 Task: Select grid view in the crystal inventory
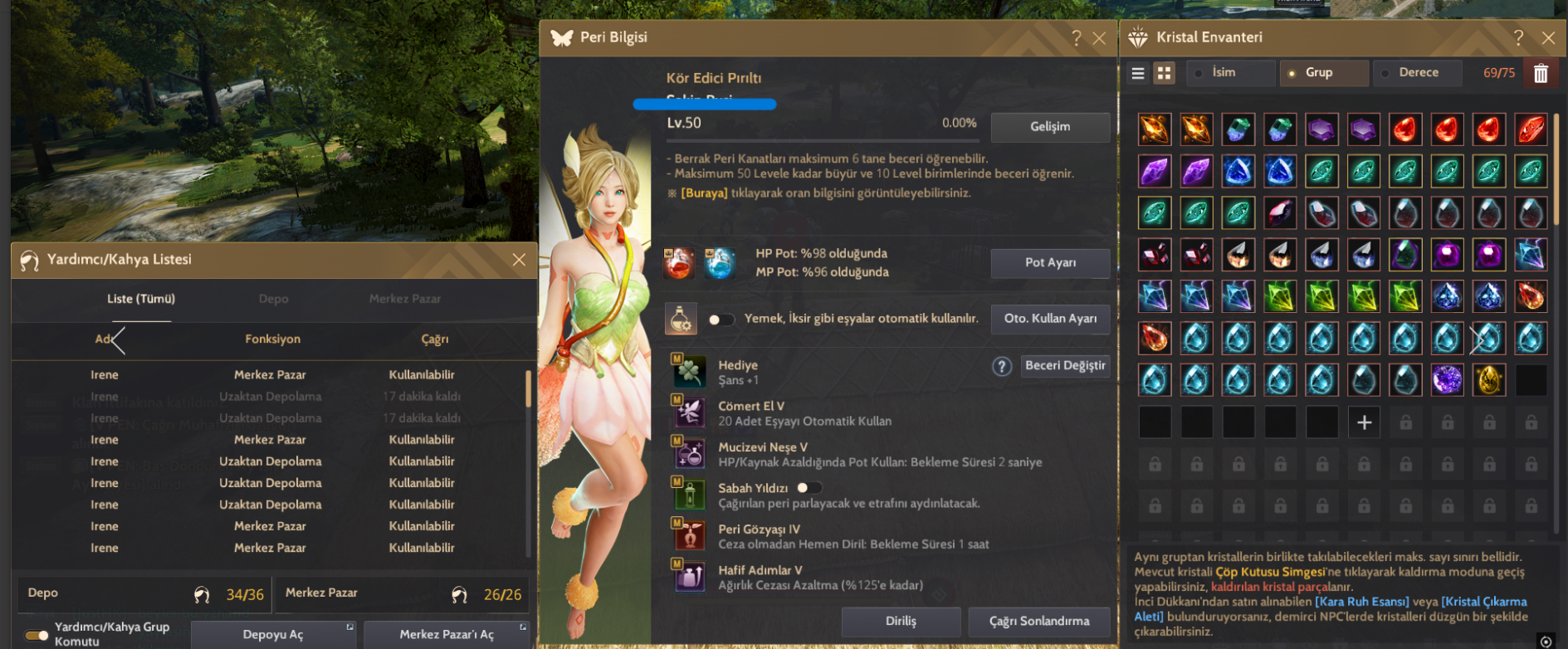[1164, 73]
